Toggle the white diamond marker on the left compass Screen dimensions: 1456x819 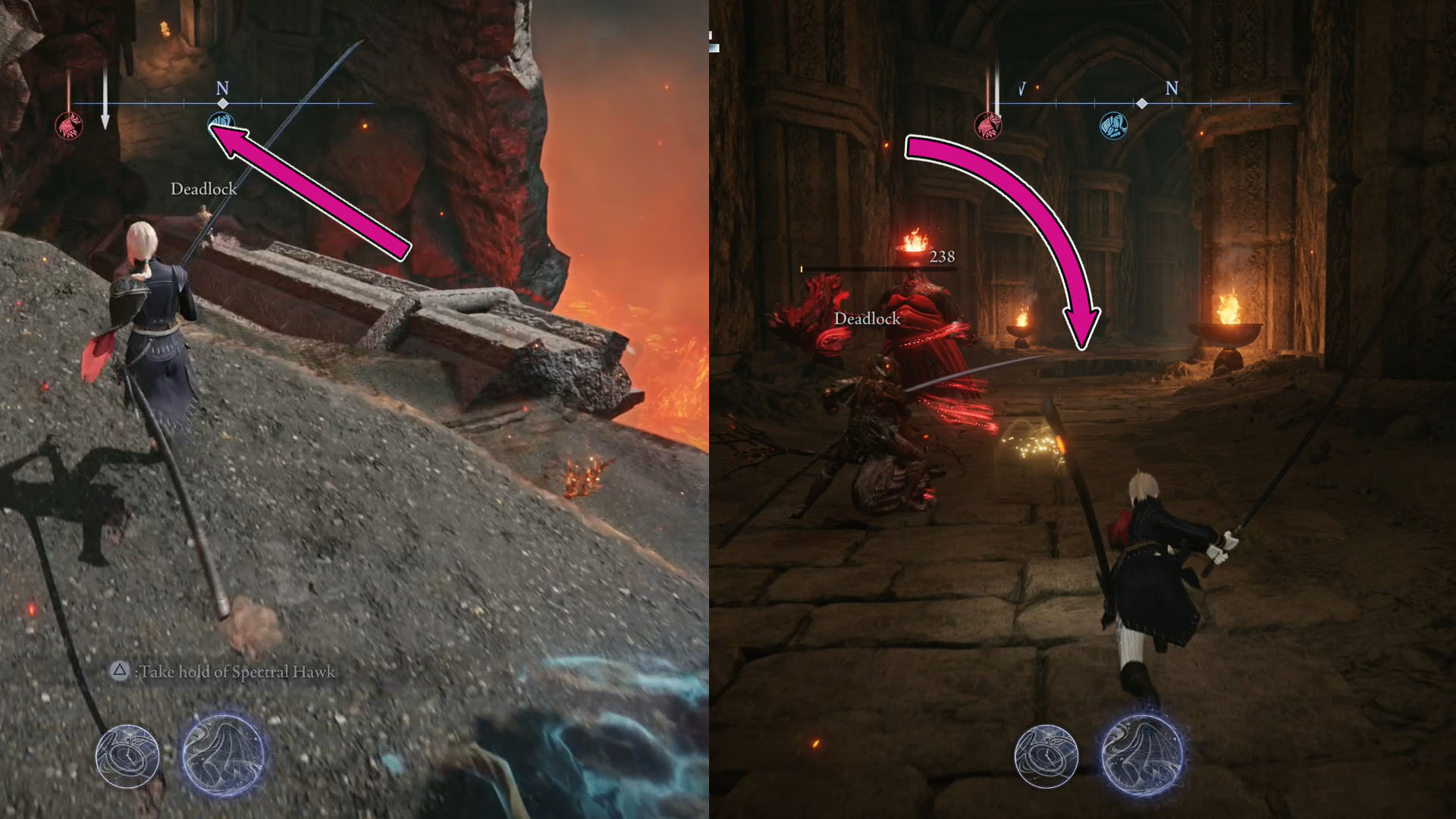click(x=222, y=103)
